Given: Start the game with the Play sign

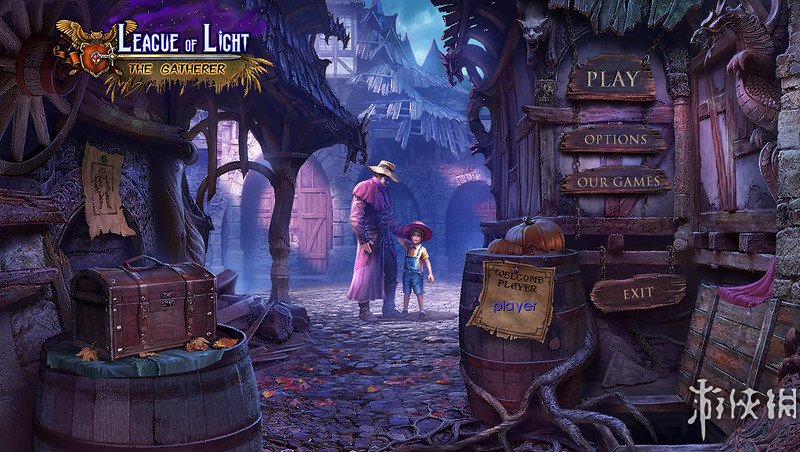Looking at the screenshot, I should (612, 78).
